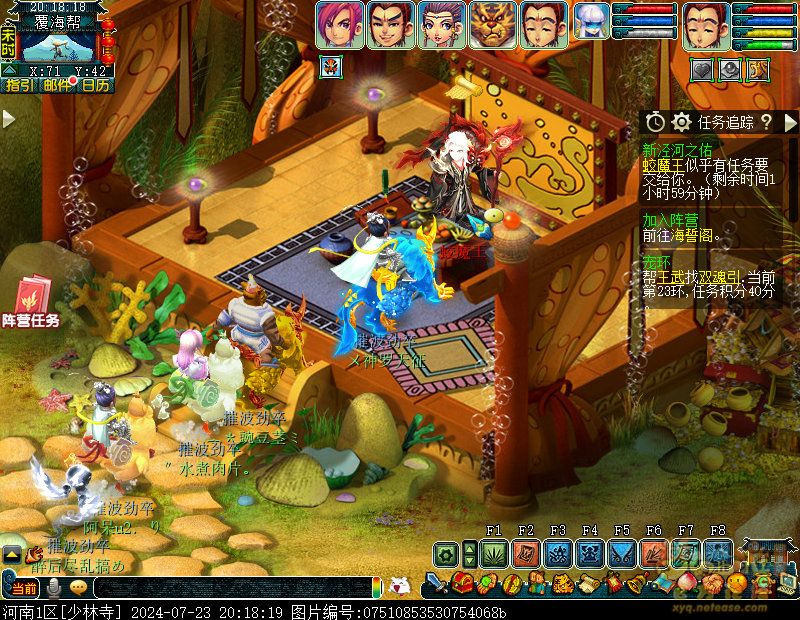Click the microphone voice chat button

pyautogui.click(x=54, y=587)
